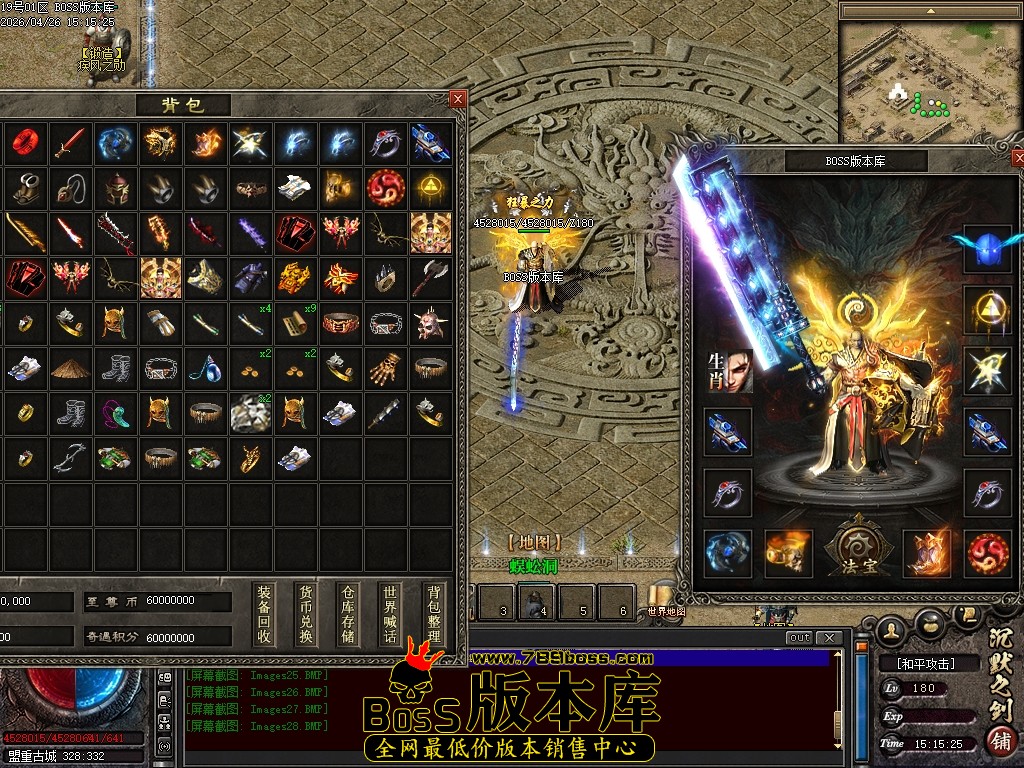
Task: Open the 铺 shop button
Action: point(998,741)
